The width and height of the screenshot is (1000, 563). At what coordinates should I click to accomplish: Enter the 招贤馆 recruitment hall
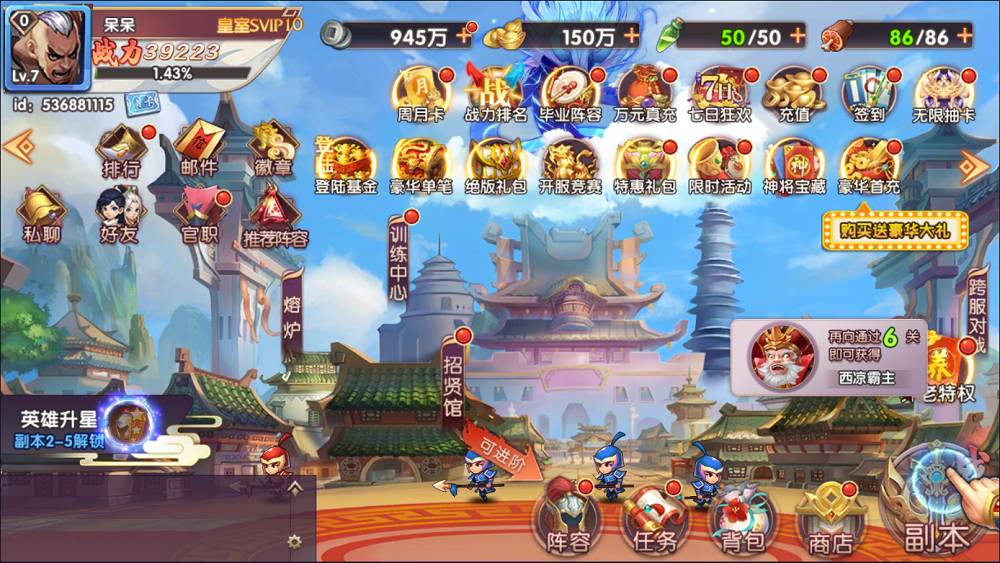coord(455,380)
